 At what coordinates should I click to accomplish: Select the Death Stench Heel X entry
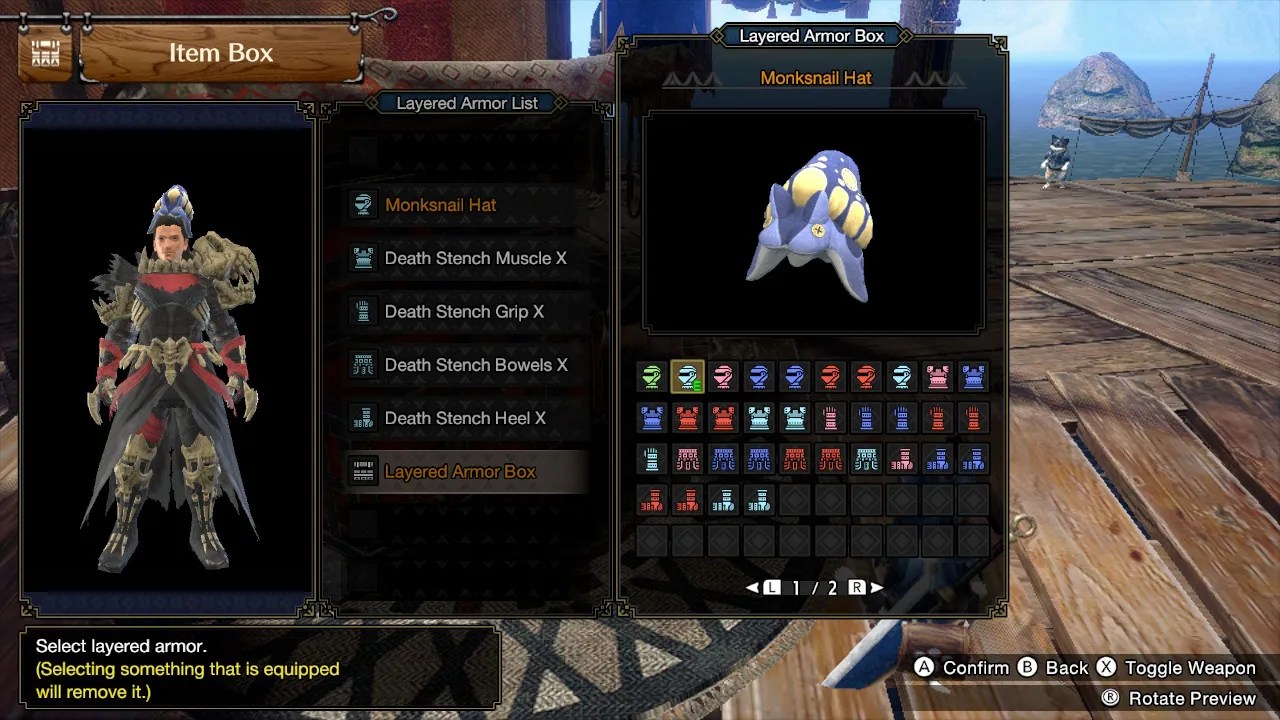tap(465, 418)
